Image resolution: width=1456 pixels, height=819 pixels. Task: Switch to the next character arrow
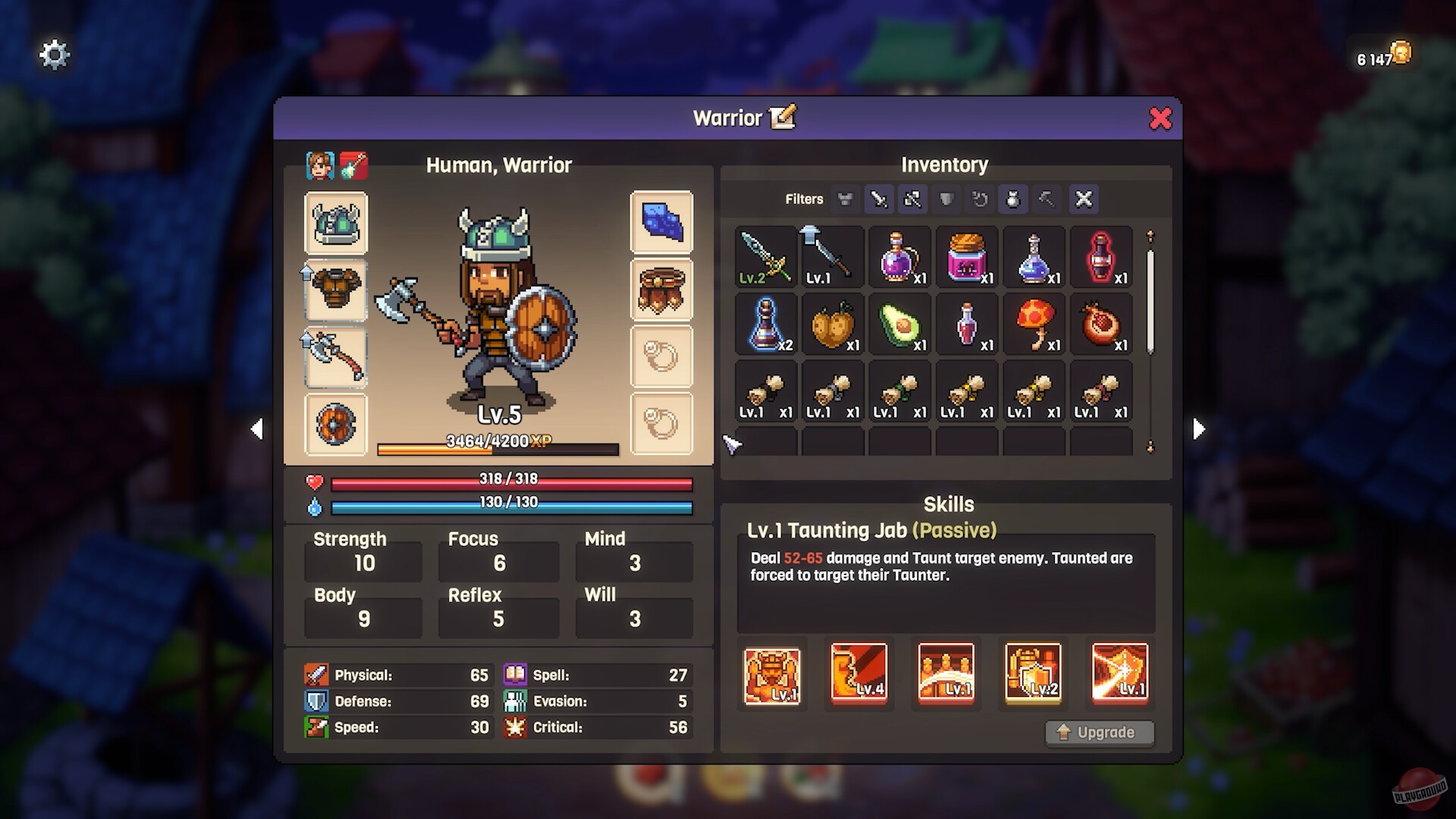click(1198, 429)
